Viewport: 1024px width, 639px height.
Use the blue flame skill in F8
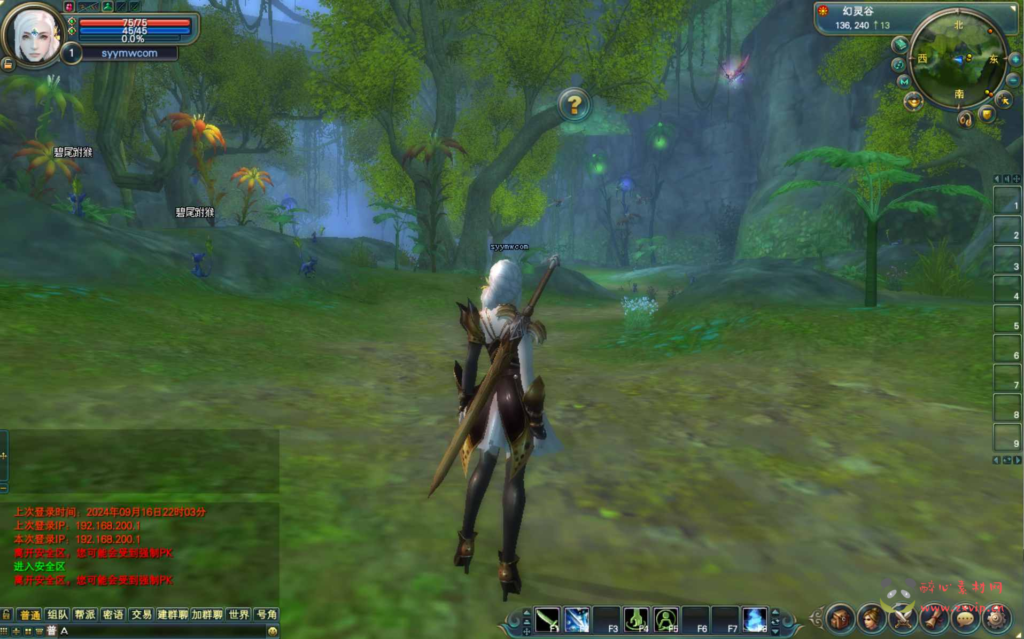pyautogui.click(x=756, y=619)
